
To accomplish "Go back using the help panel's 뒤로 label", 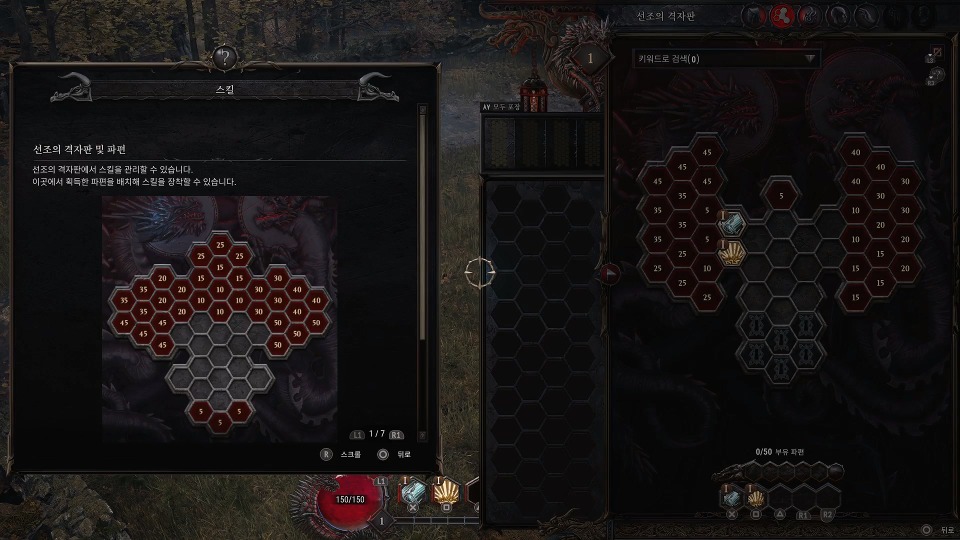I will (x=402, y=454).
